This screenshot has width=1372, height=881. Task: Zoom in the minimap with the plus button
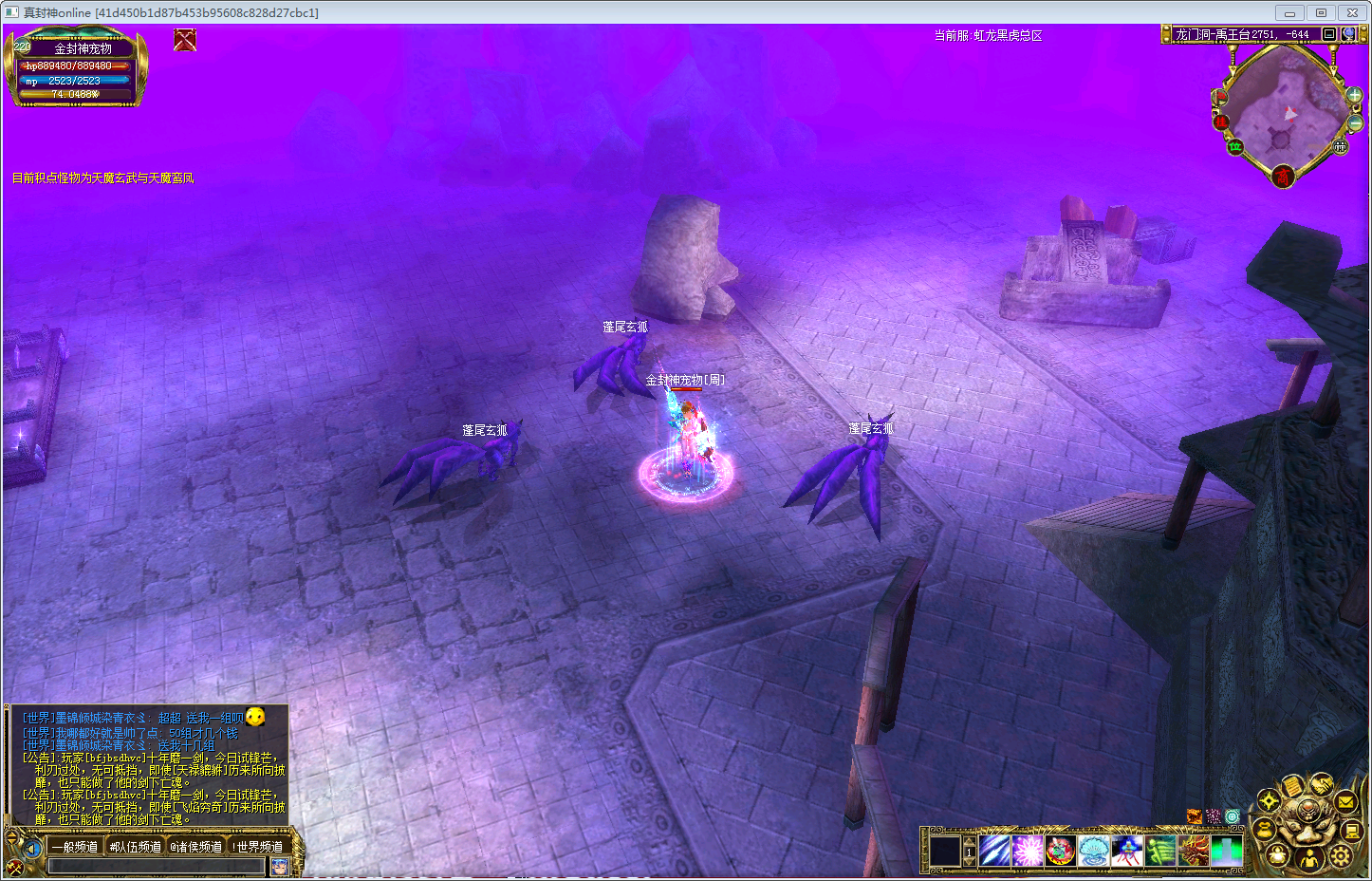[x=1354, y=96]
